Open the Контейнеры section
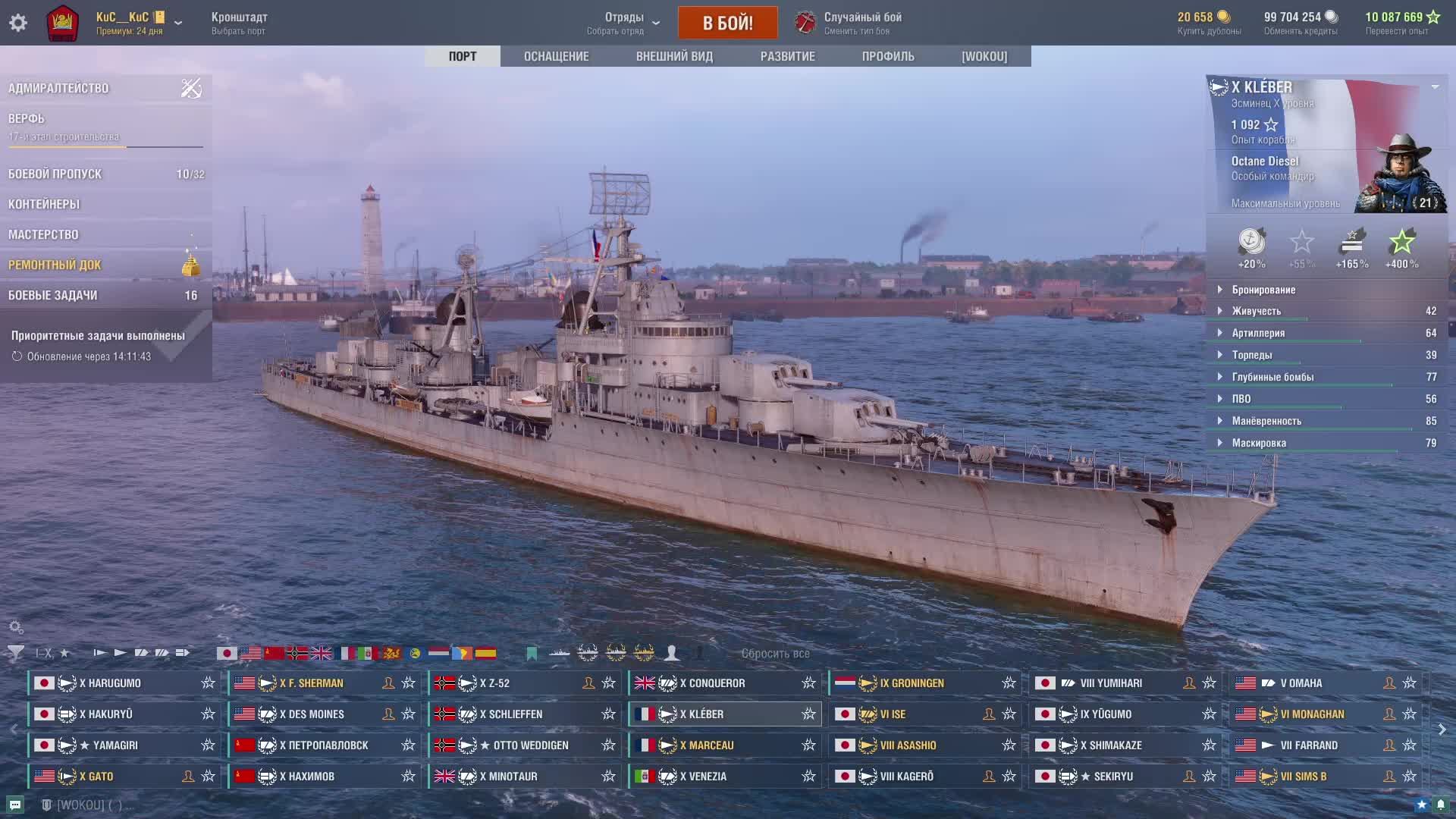1456x819 pixels. coord(44,204)
